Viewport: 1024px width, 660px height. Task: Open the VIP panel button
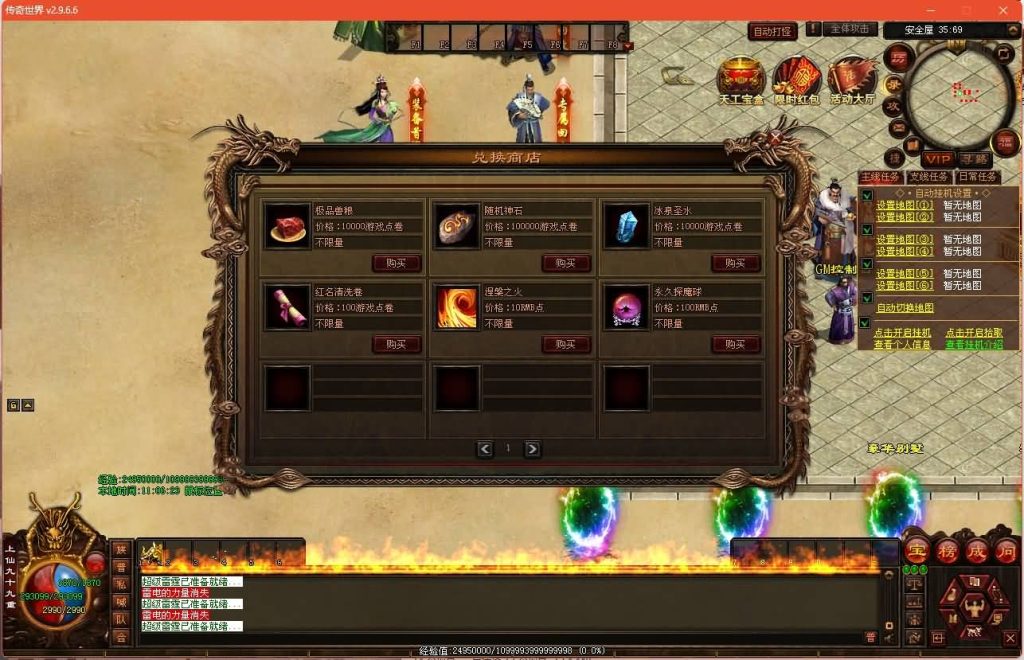point(938,159)
